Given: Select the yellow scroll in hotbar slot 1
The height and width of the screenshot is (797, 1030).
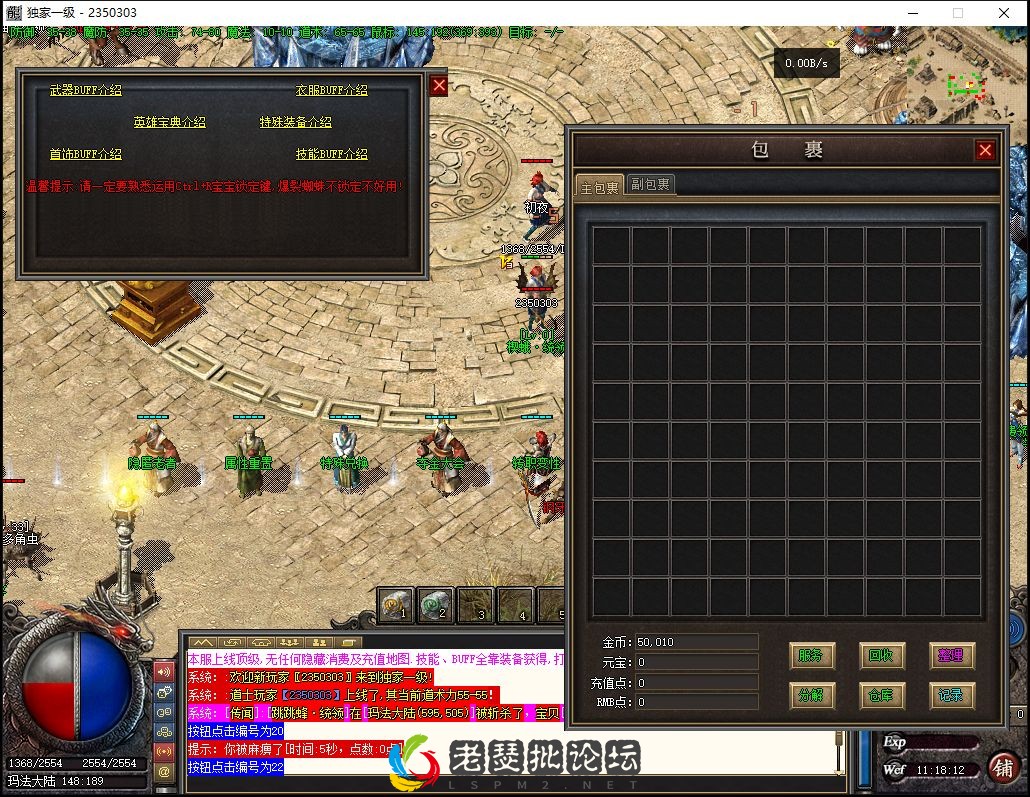Looking at the screenshot, I should coord(396,605).
